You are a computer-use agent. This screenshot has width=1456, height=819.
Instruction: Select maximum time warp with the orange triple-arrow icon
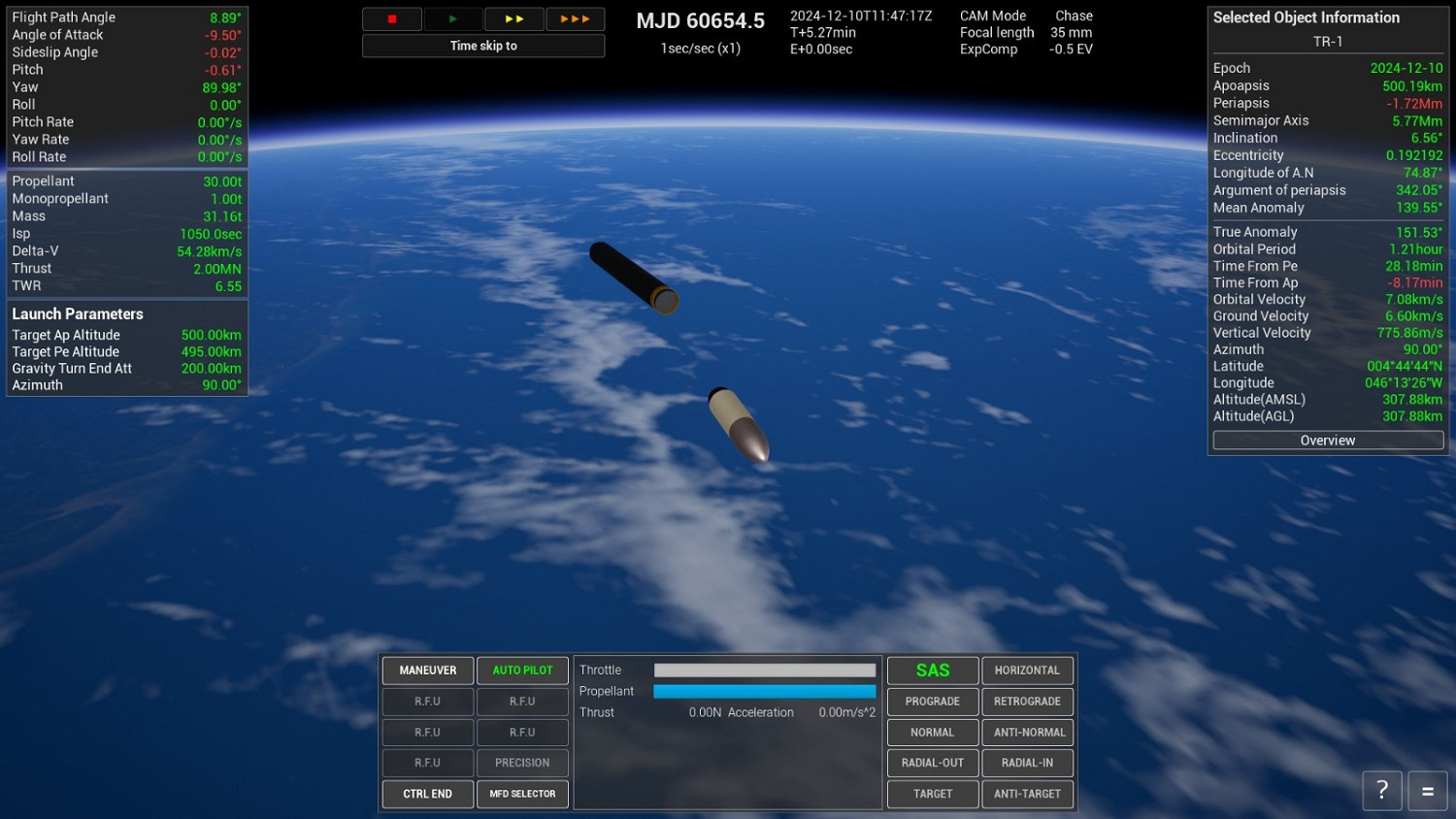(575, 18)
